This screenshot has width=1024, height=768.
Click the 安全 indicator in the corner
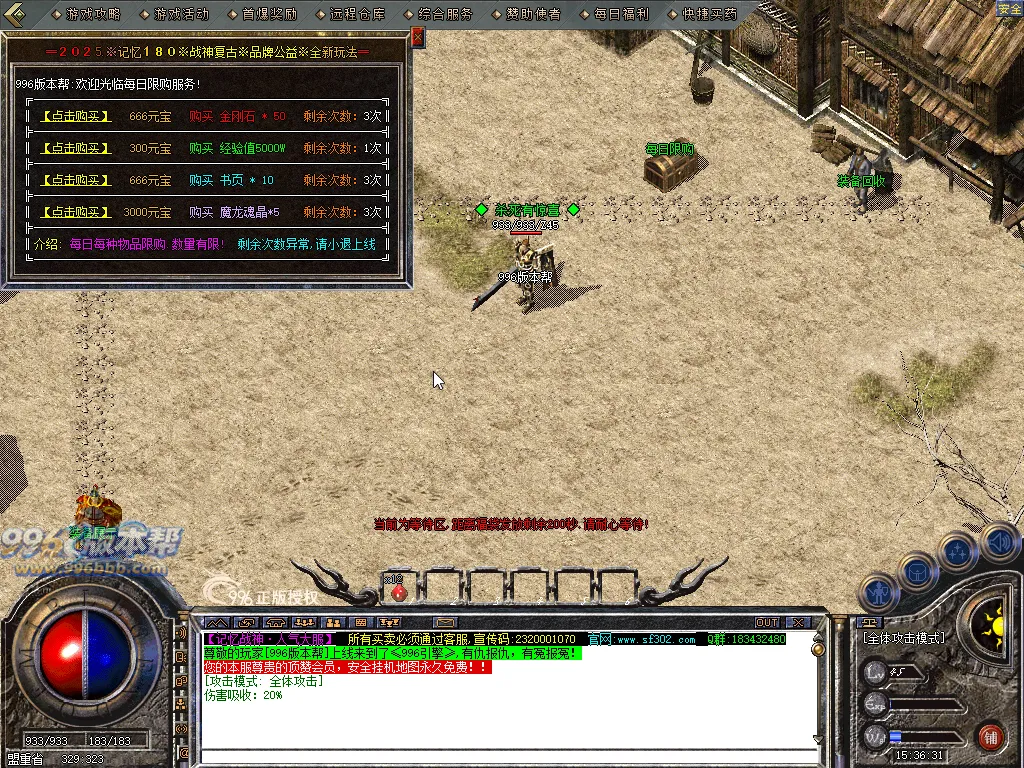[x=1009, y=9]
